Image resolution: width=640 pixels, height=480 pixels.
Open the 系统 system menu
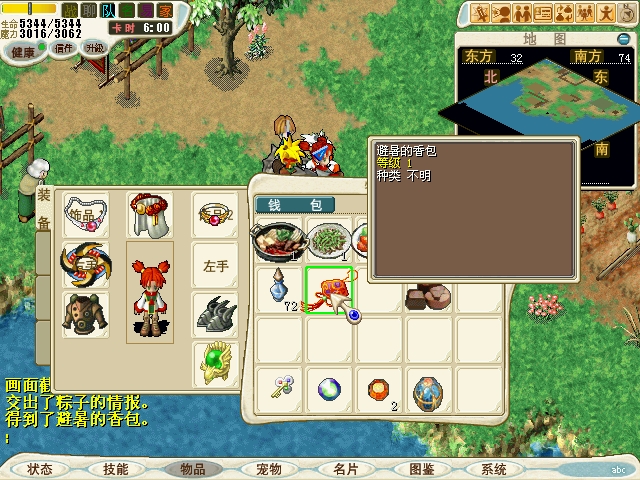494,468
